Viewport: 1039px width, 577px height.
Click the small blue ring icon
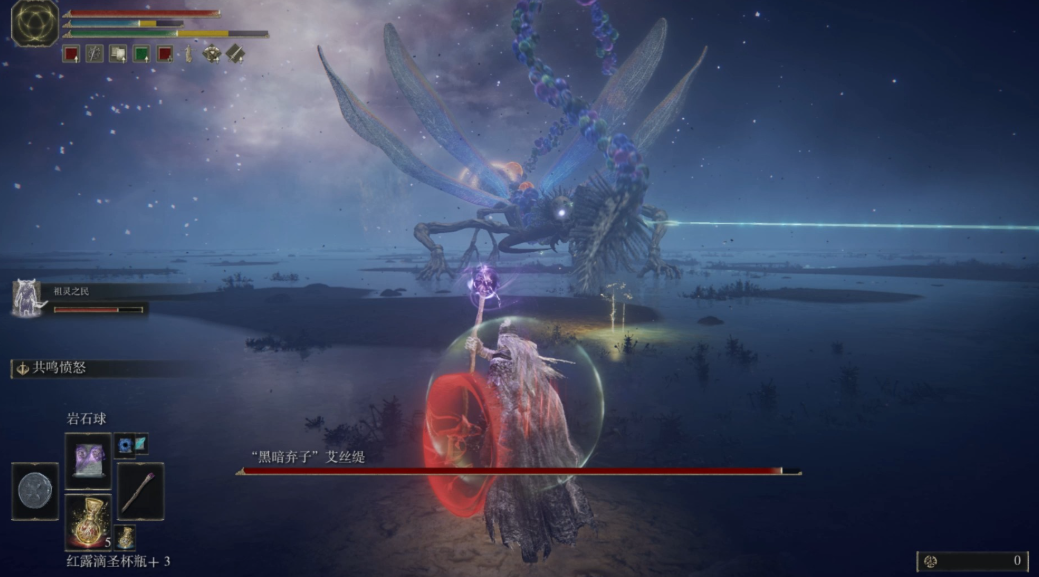click(x=124, y=443)
